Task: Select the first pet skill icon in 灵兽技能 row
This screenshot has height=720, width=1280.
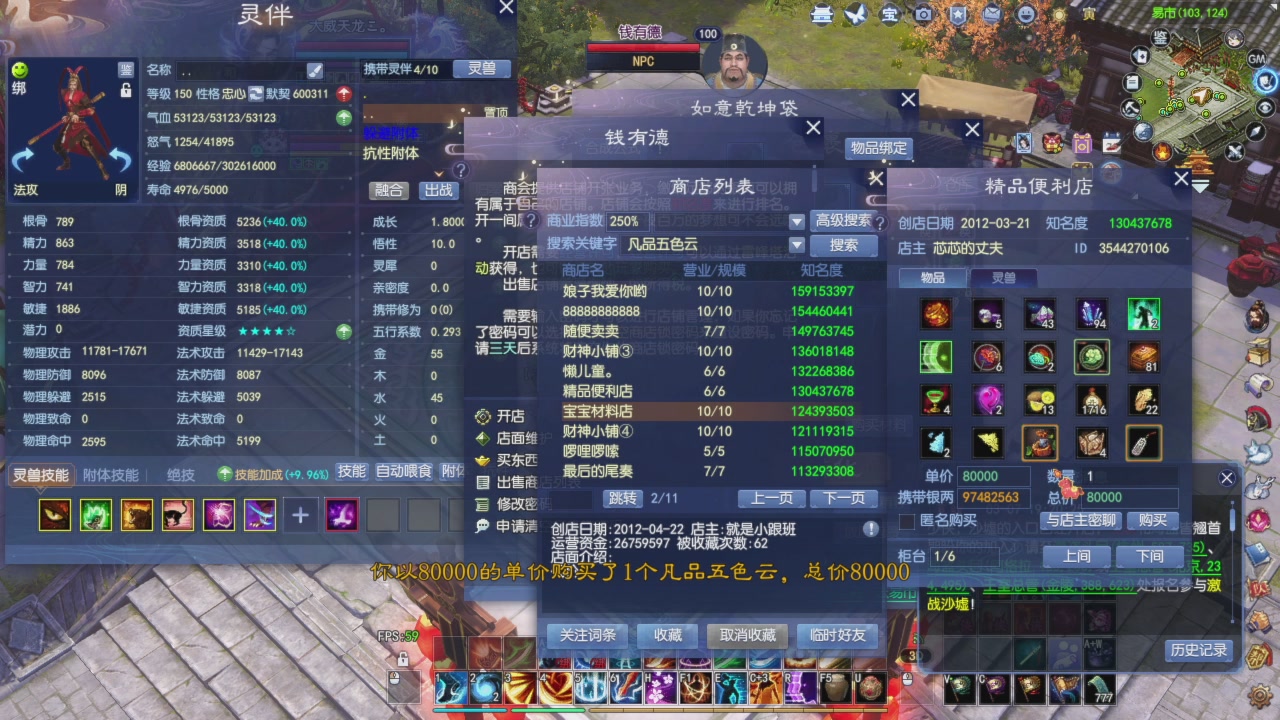Action: pyautogui.click(x=55, y=515)
